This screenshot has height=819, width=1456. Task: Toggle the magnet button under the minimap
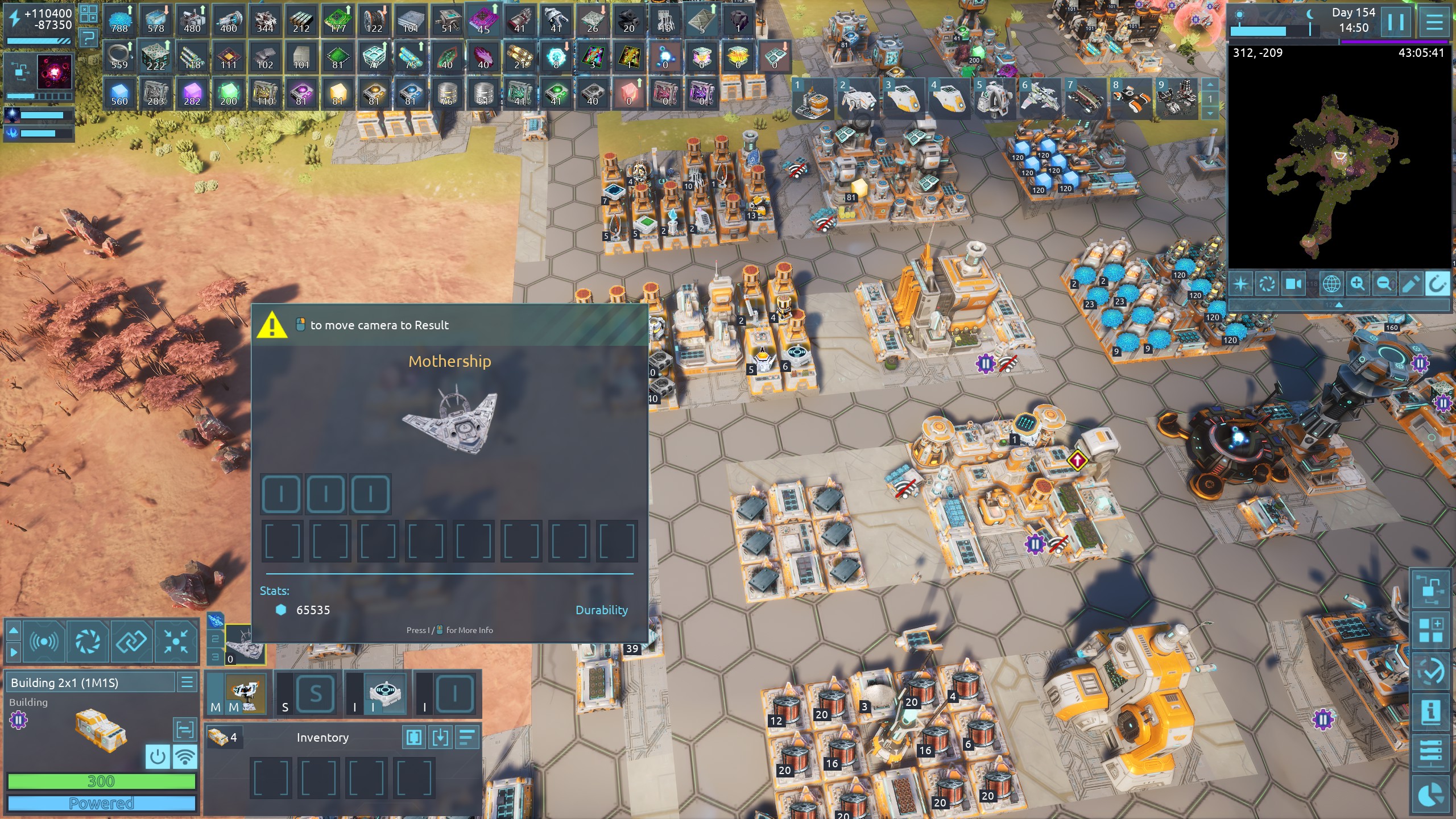[1437, 283]
